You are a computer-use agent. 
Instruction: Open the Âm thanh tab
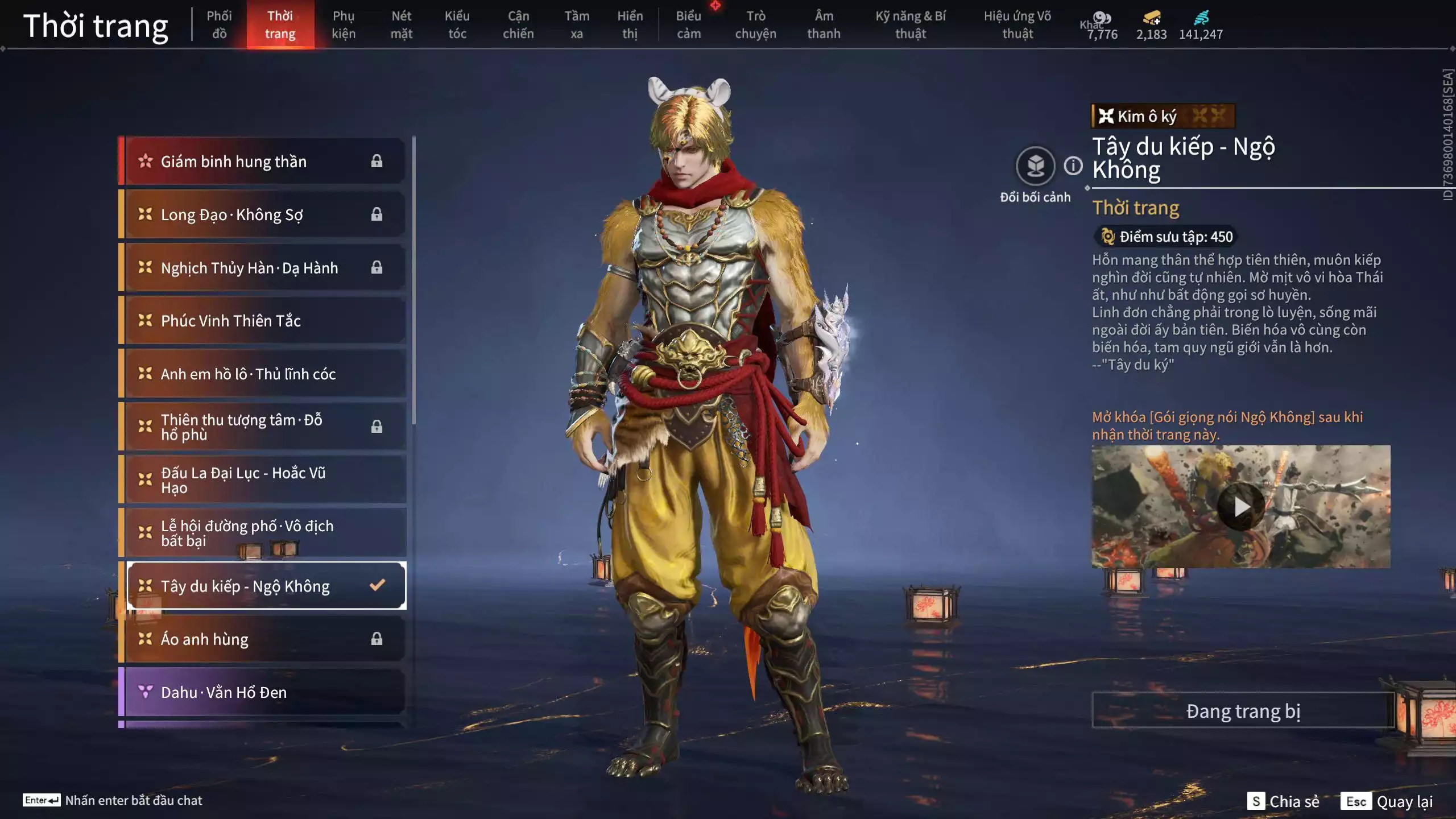pos(824,24)
